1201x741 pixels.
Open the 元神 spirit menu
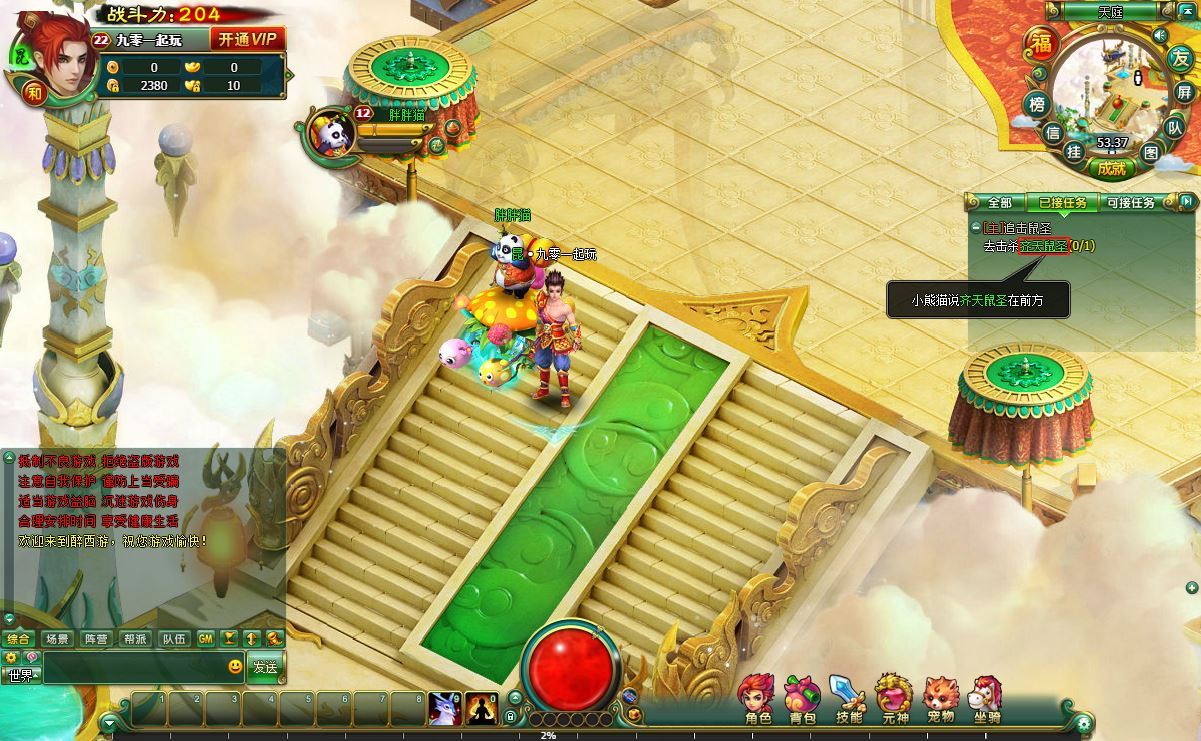[x=894, y=697]
